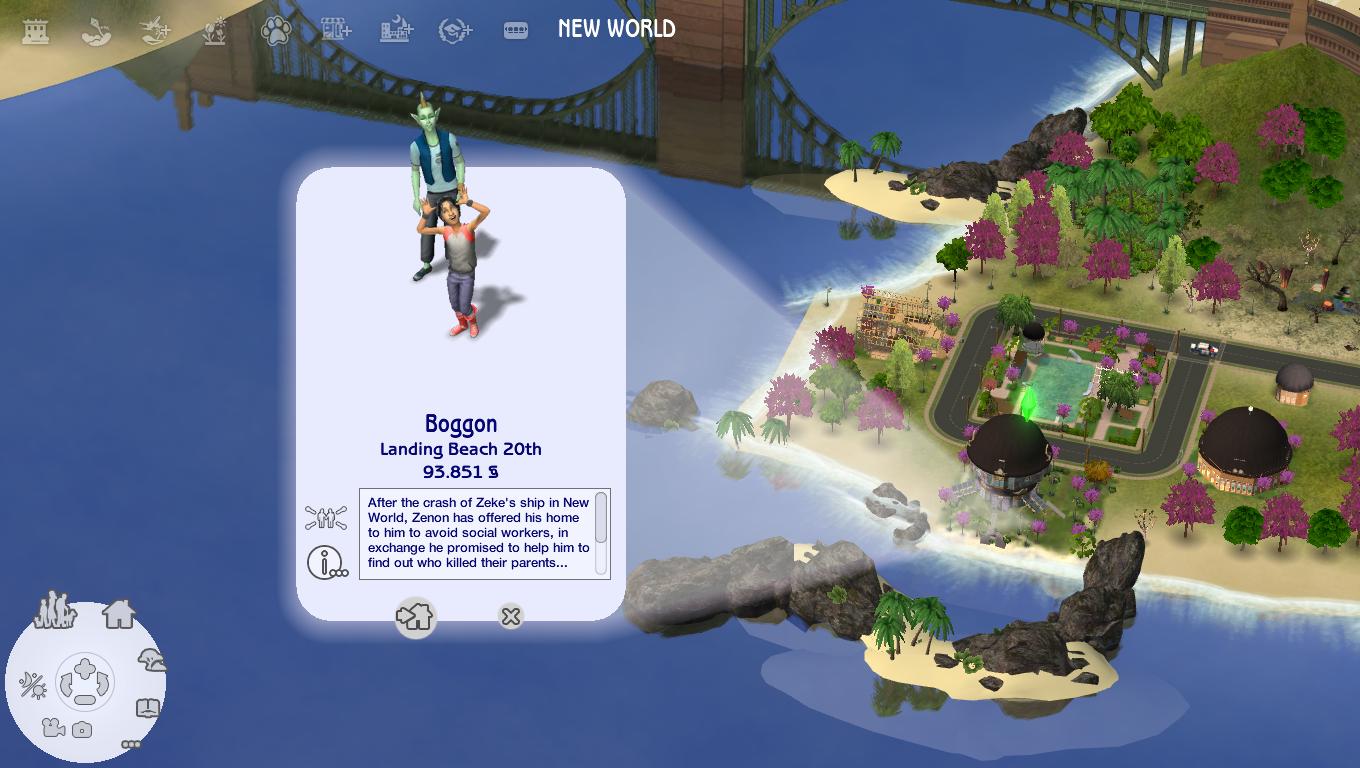Take a snapshot with the camera icon
The width and height of the screenshot is (1360, 768).
83,730
